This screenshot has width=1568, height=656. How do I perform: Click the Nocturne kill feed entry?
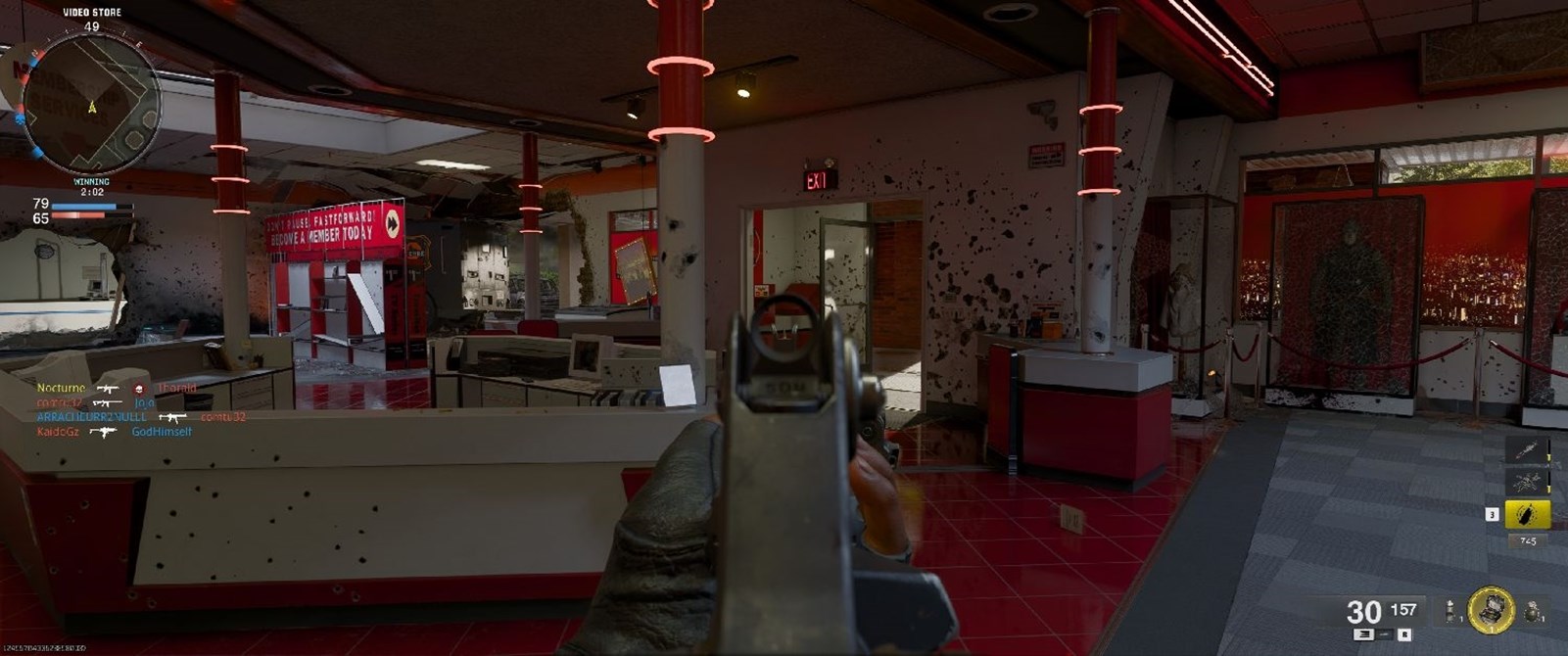[x=61, y=388]
